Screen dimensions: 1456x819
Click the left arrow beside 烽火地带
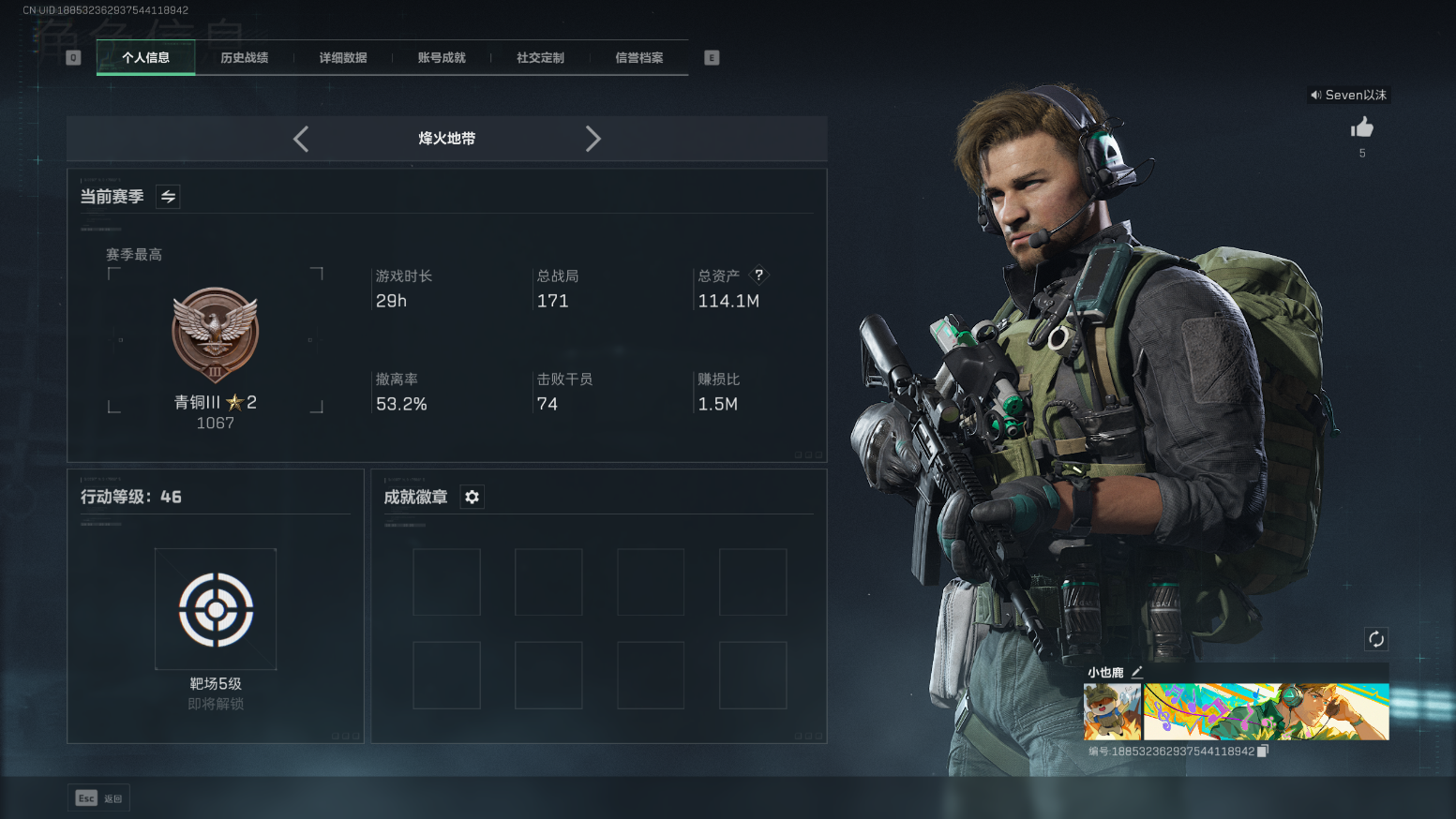click(301, 139)
